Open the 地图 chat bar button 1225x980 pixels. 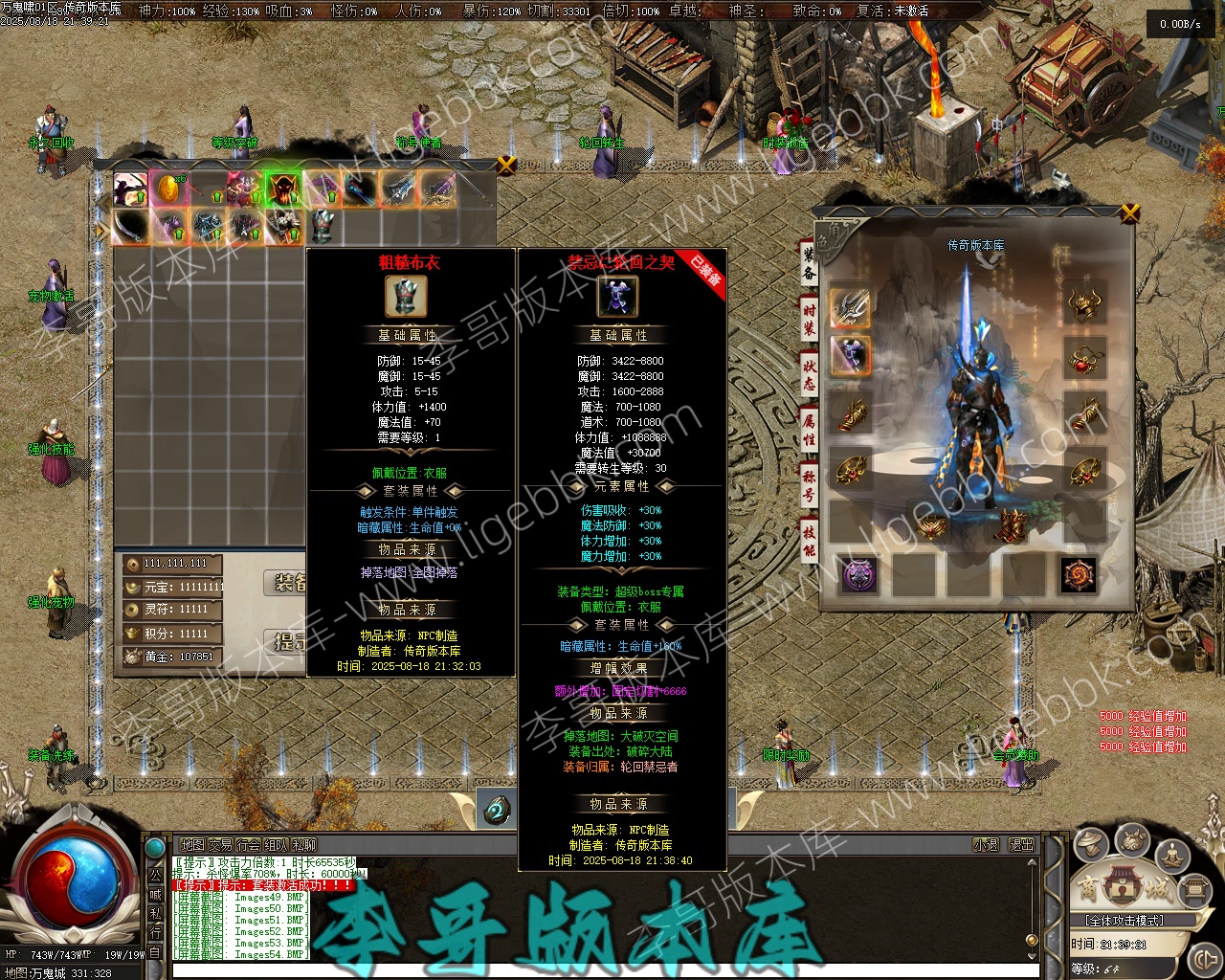click(192, 845)
